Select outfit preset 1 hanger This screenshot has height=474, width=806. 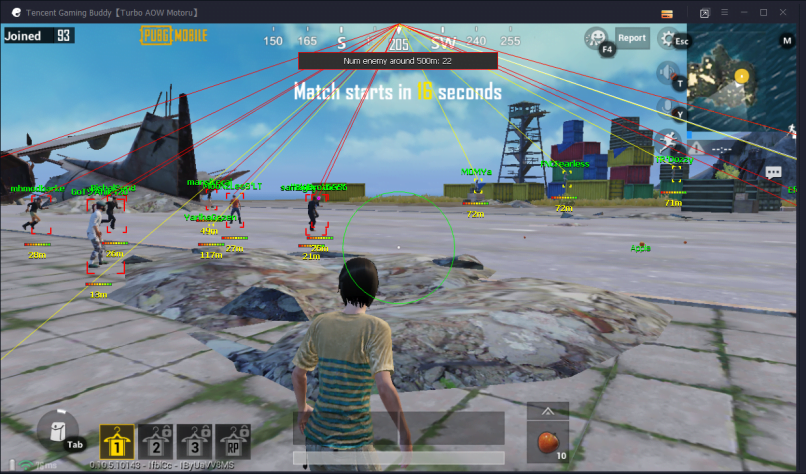pyautogui.click(x=117, y=440)
